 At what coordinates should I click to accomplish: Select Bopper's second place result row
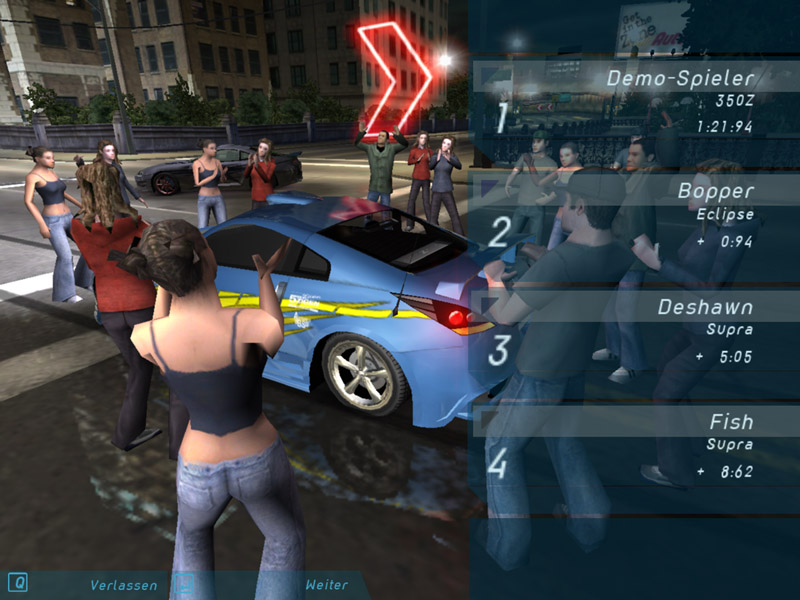(x=635, y=215)
